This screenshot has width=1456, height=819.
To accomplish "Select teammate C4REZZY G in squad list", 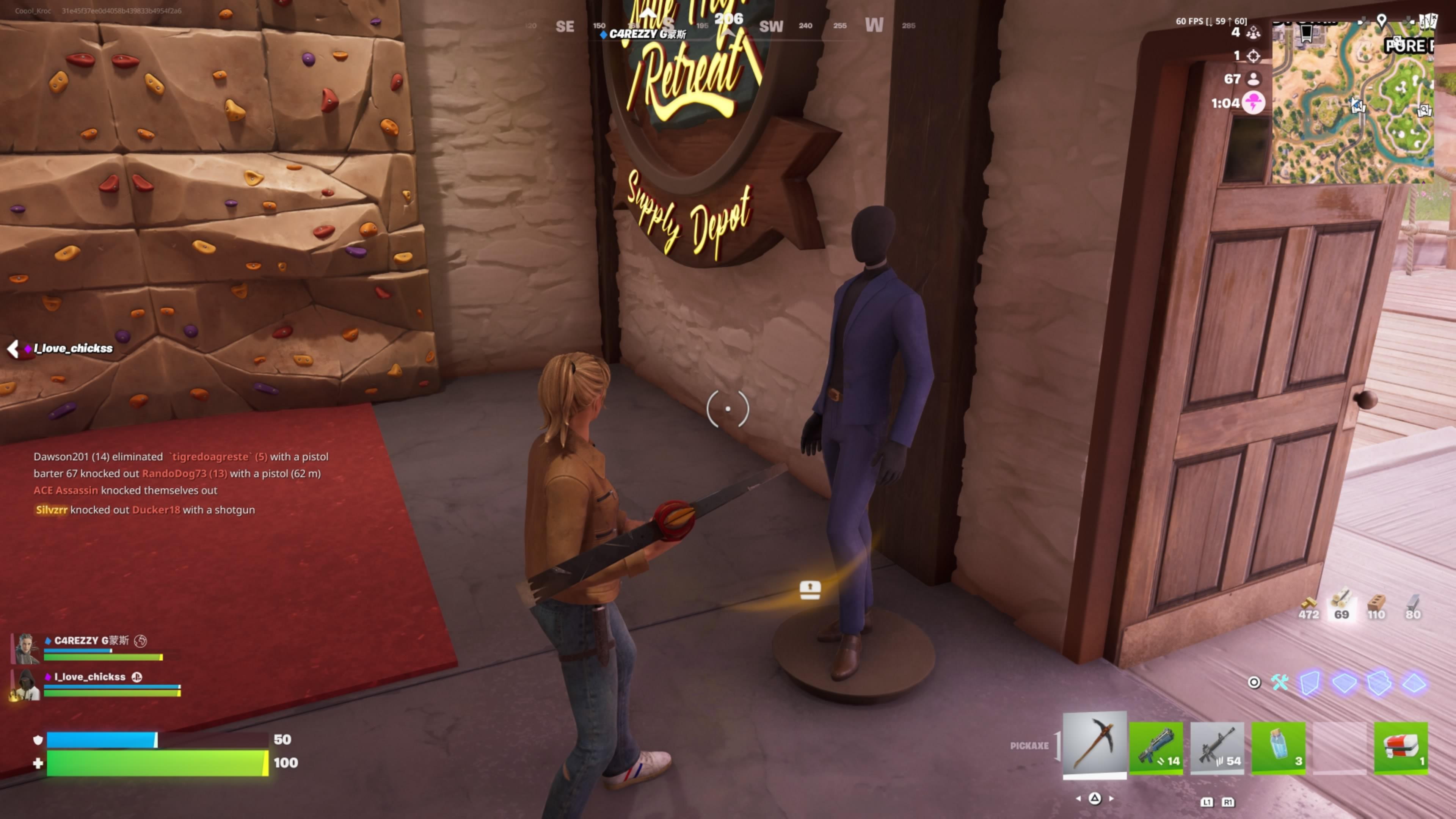I will click(91, 640).
